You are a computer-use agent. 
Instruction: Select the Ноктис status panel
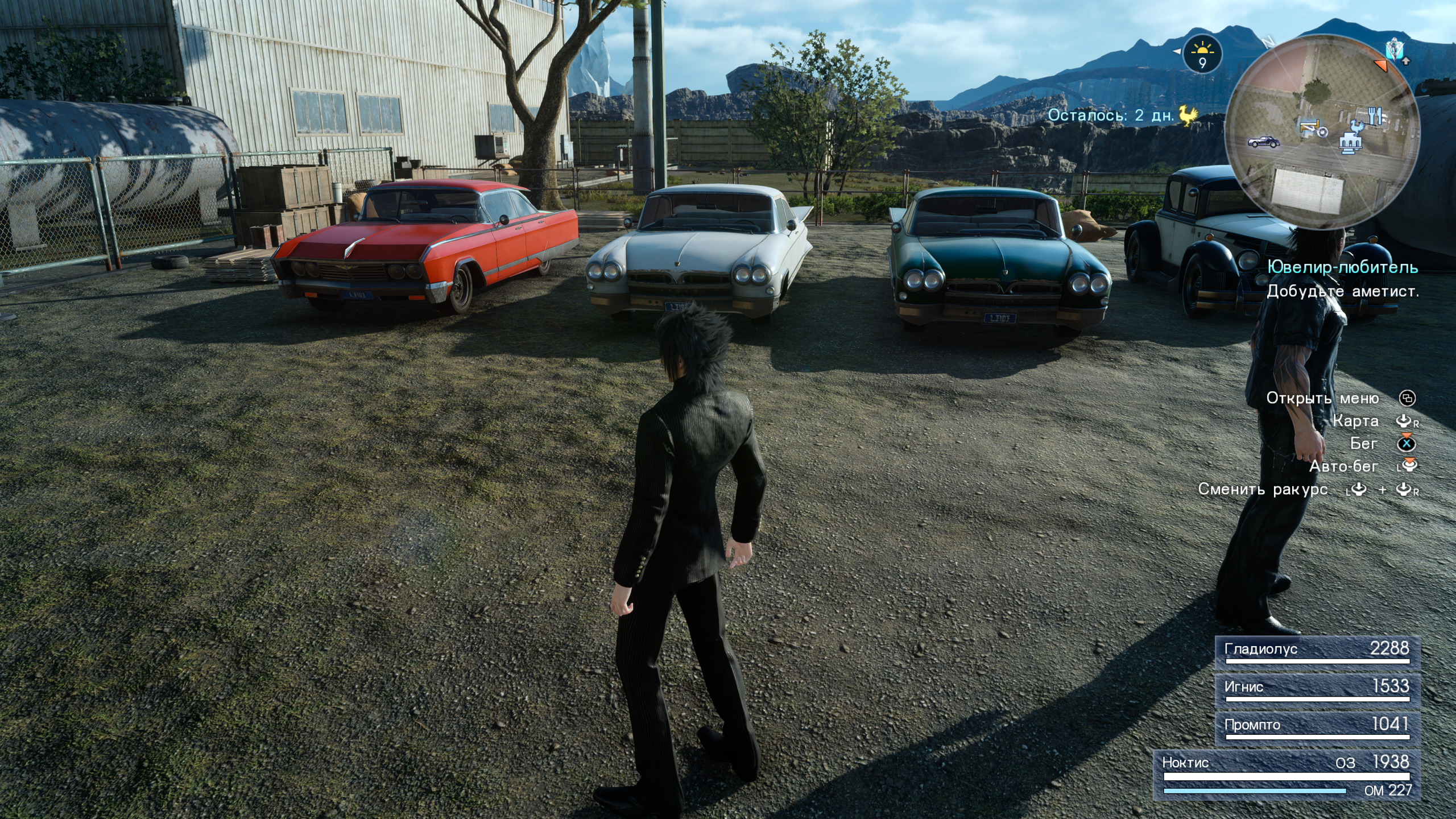(x=1287, y=775)
